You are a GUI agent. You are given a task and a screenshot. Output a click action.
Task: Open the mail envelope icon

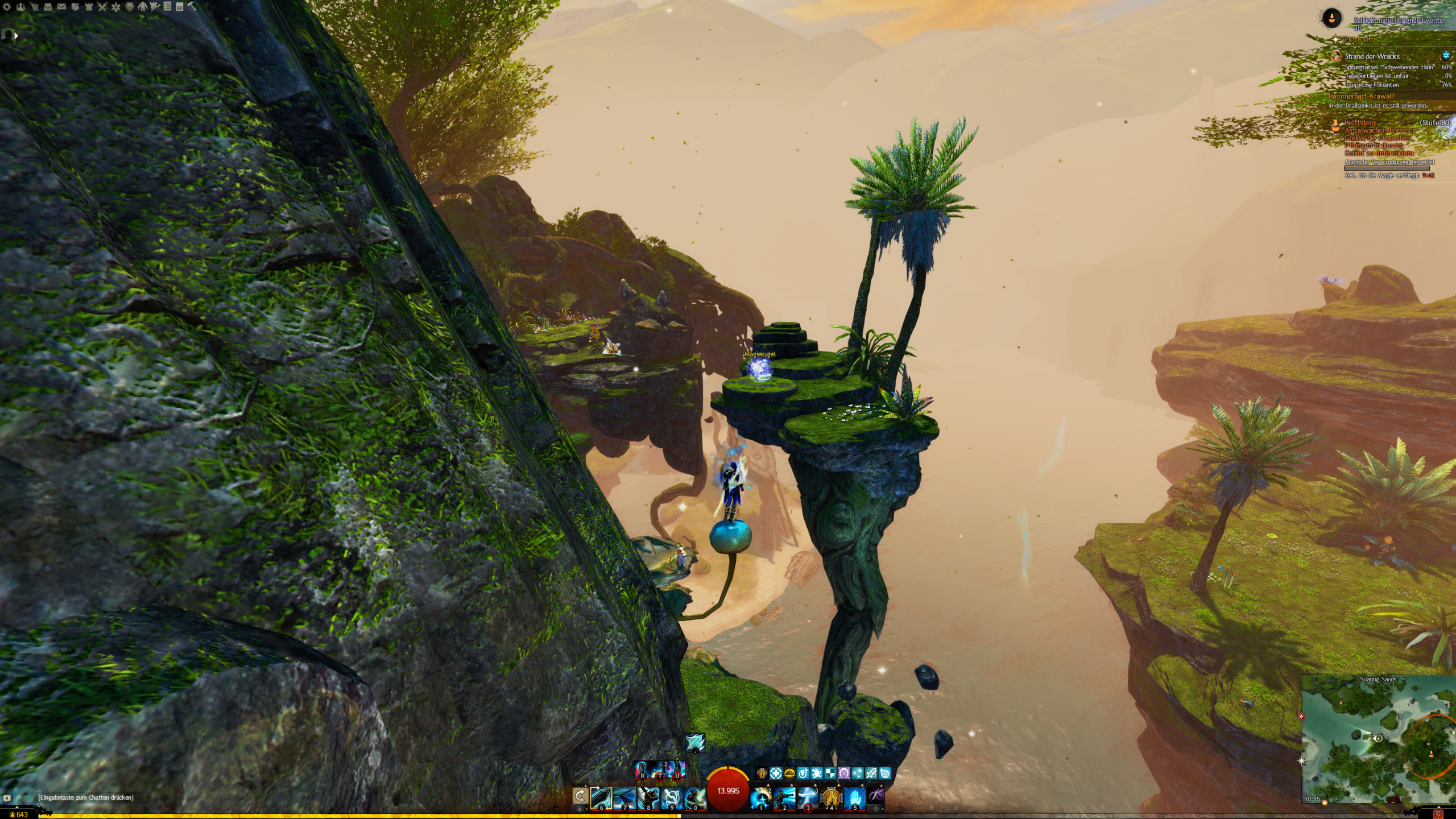pyautogui.click(x=61, y=7)
